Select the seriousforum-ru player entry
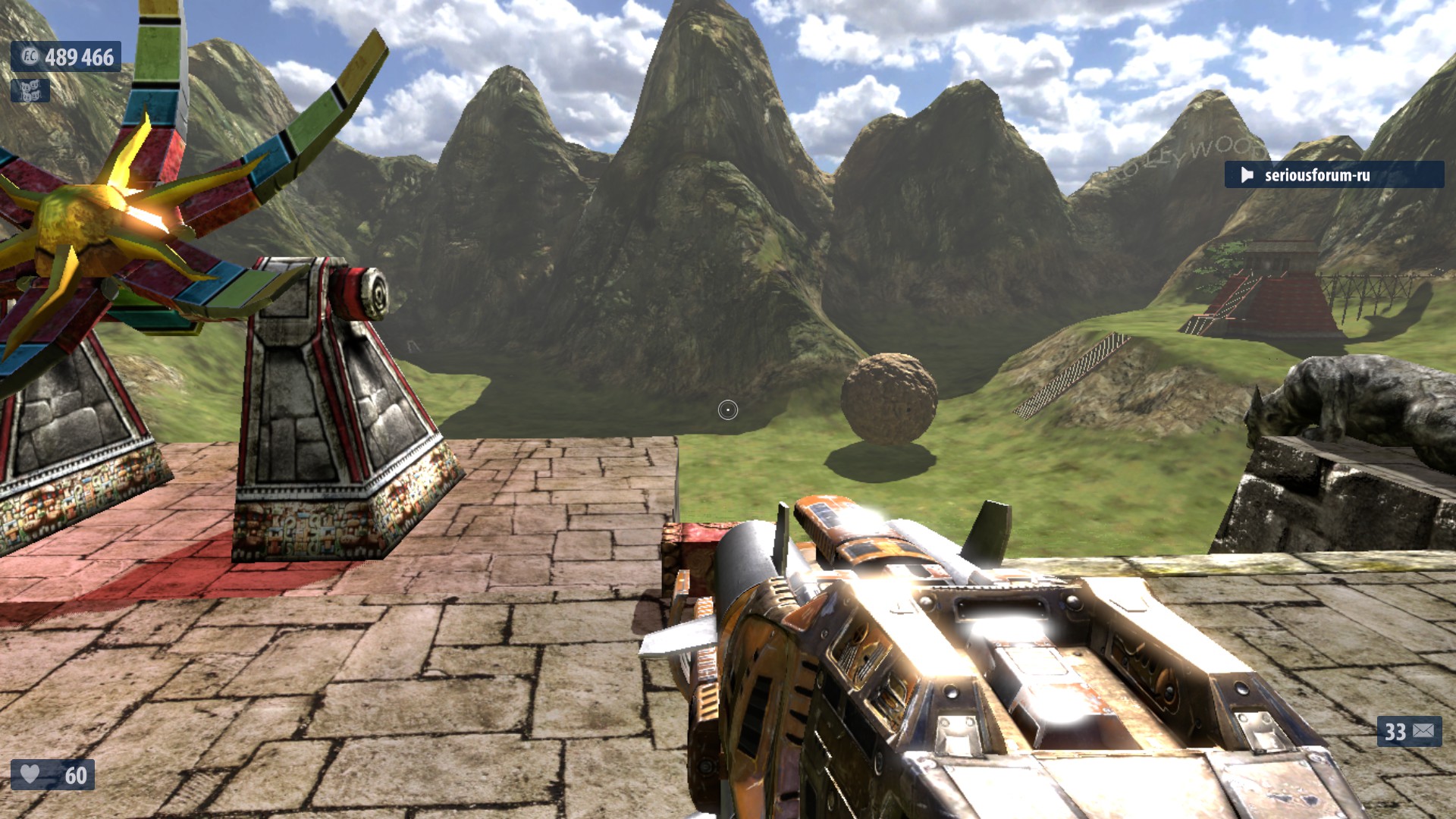Viewport: 1456px width, 819px height. (1333, 175)
